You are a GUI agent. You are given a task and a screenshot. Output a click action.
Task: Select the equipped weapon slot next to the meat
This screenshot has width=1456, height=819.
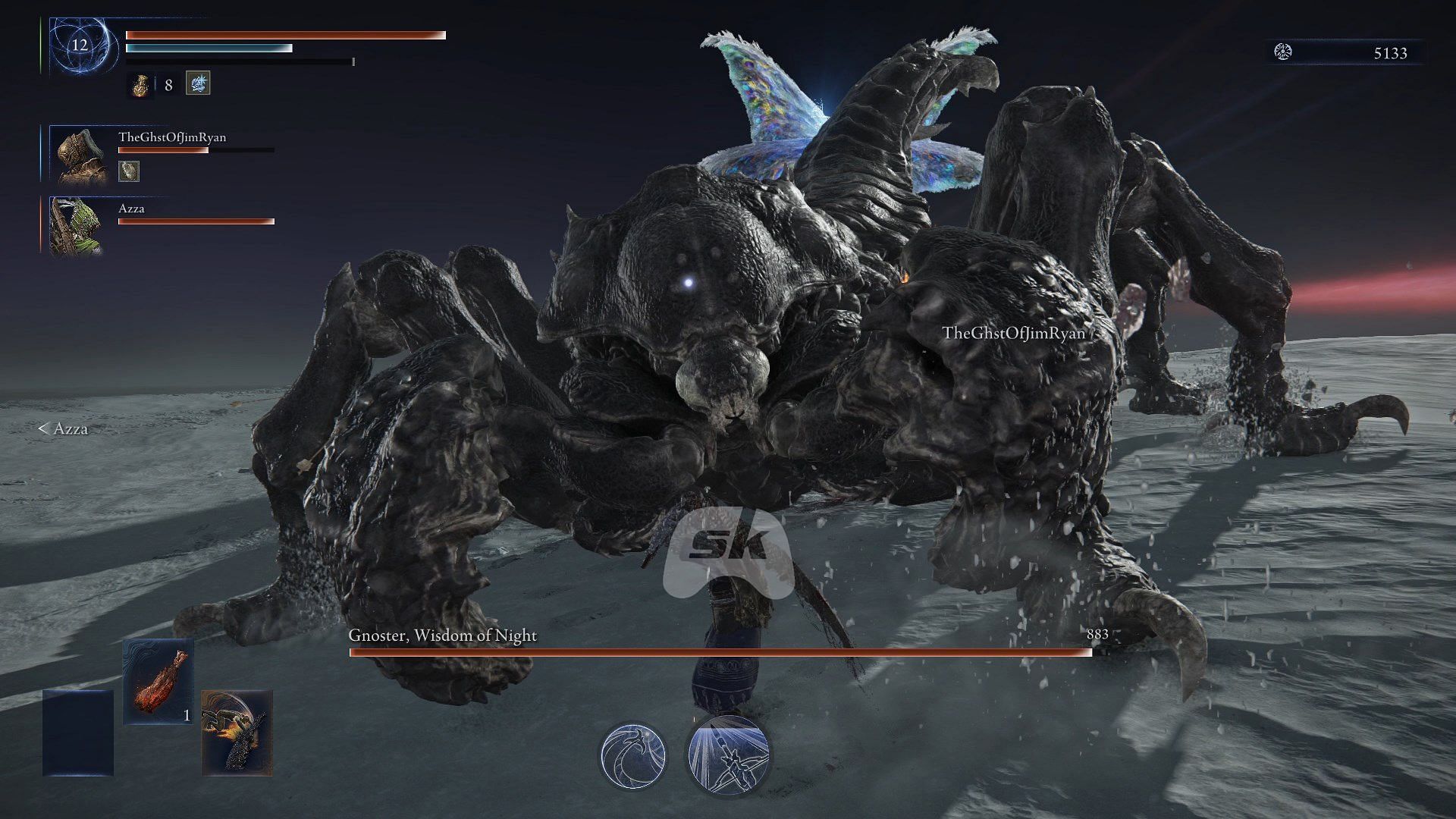coord(237,733)
